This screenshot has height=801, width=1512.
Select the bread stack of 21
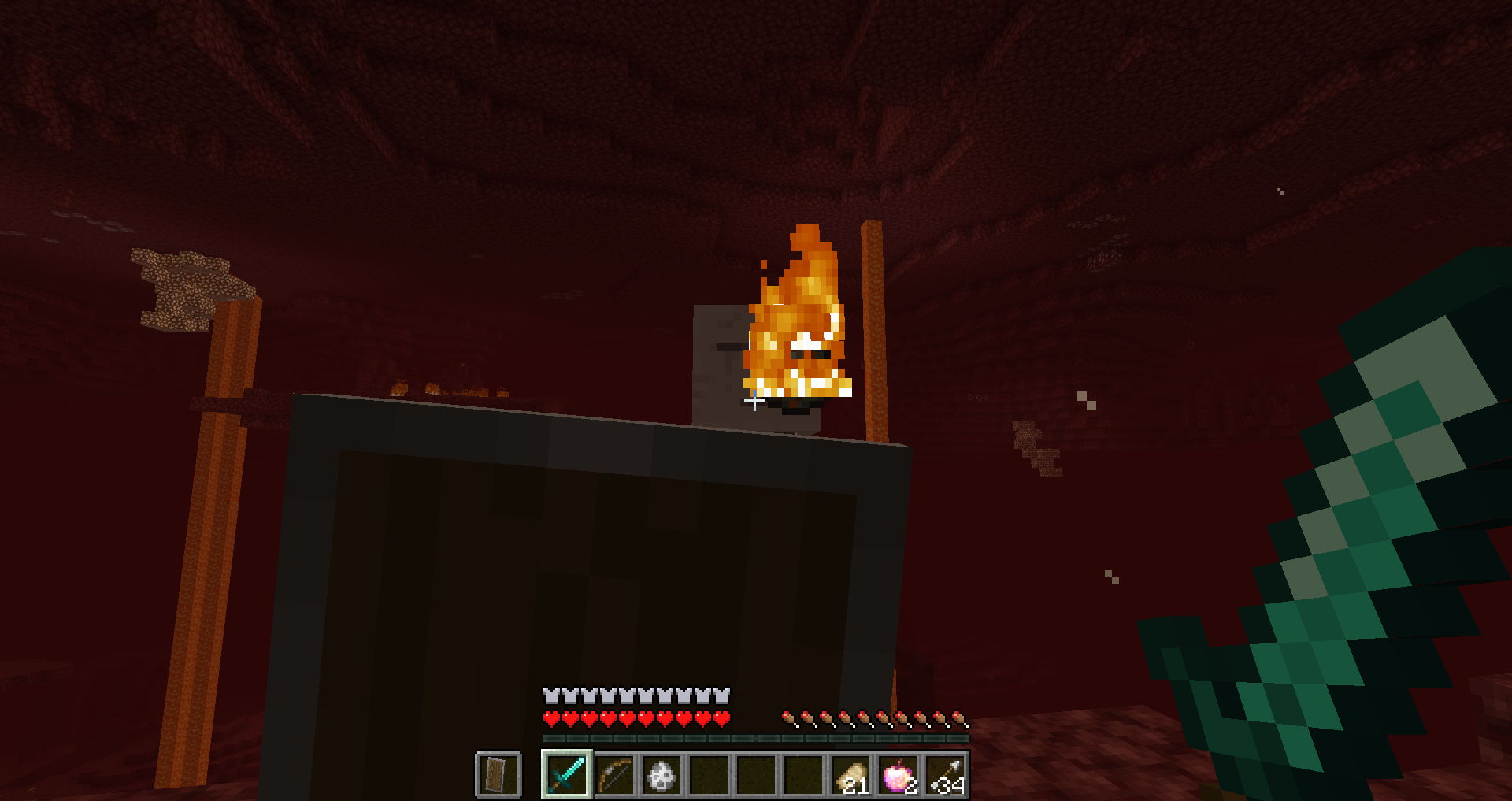pos(851,775)
